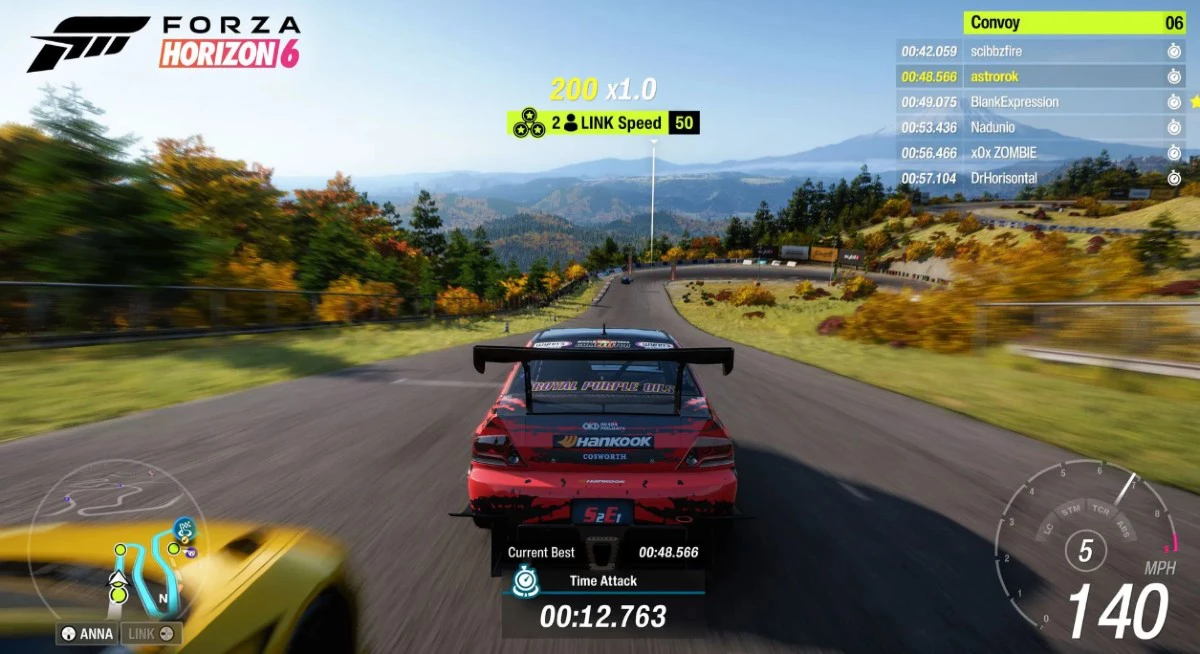
Task: Open the LINK option beside ANNA
Action: coord(151,633)
